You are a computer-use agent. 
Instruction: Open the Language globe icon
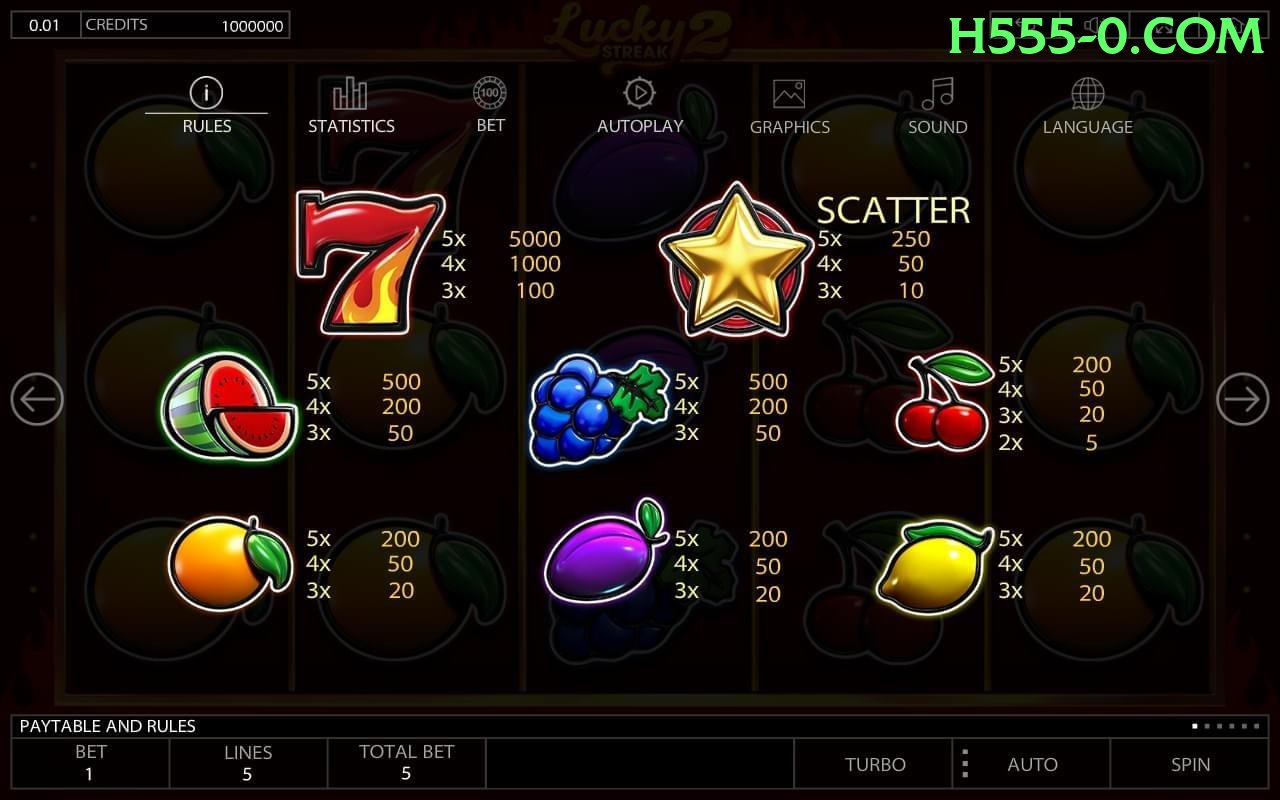1086,94
